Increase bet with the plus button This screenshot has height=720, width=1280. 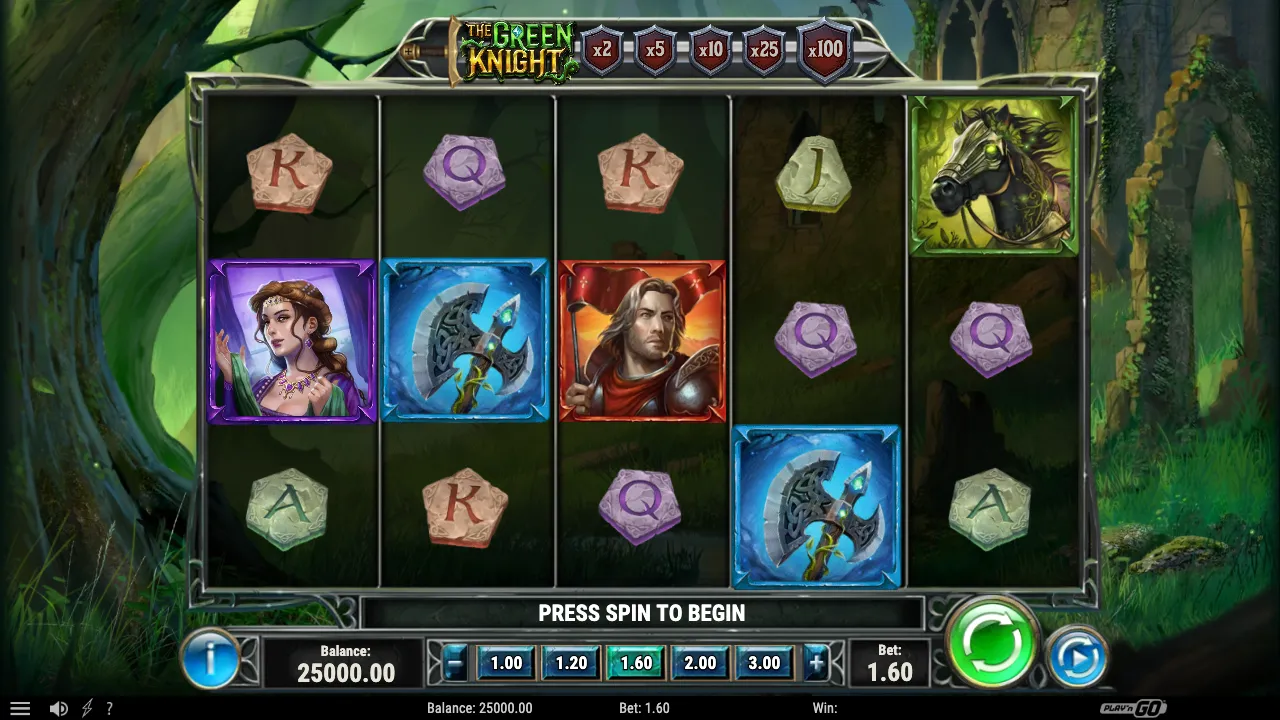816,662
